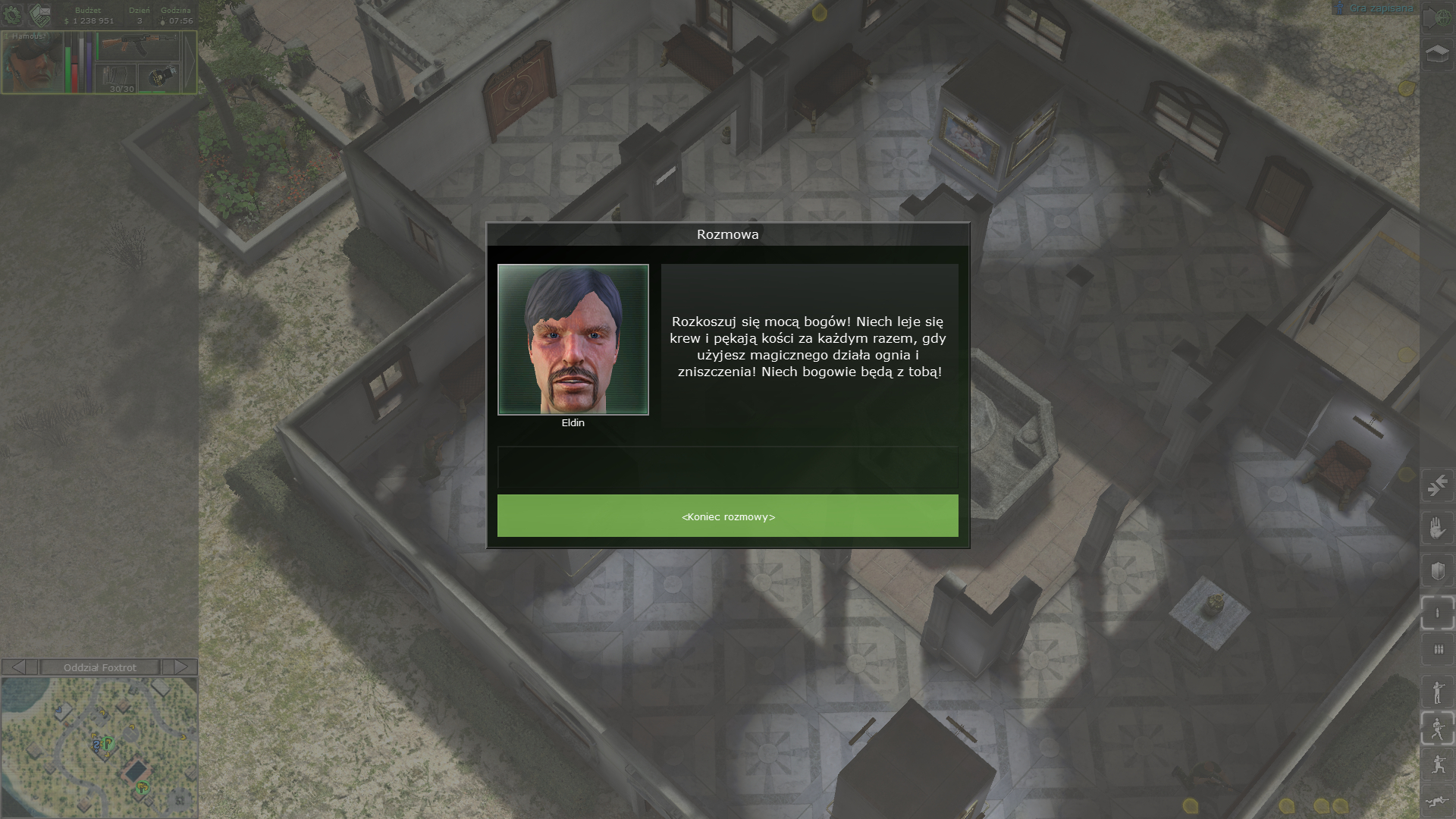Screen dimensions: 1456x819
Task: Set the prone stance
Action: pyautogui.click(x=1437, y=802)
